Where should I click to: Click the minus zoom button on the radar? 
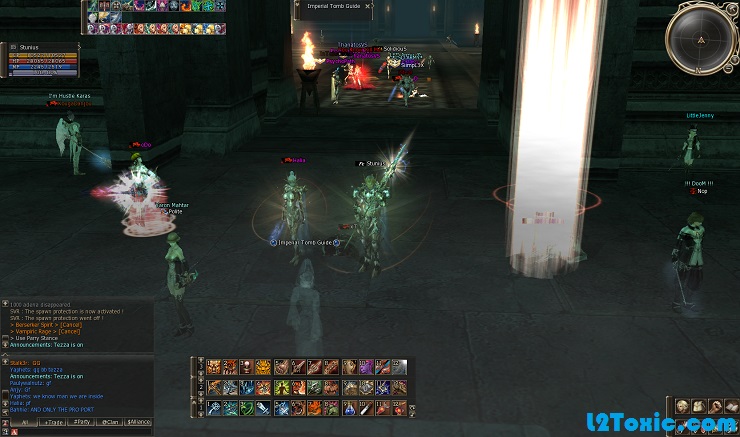pyautogui.click(x=730, y=68)
